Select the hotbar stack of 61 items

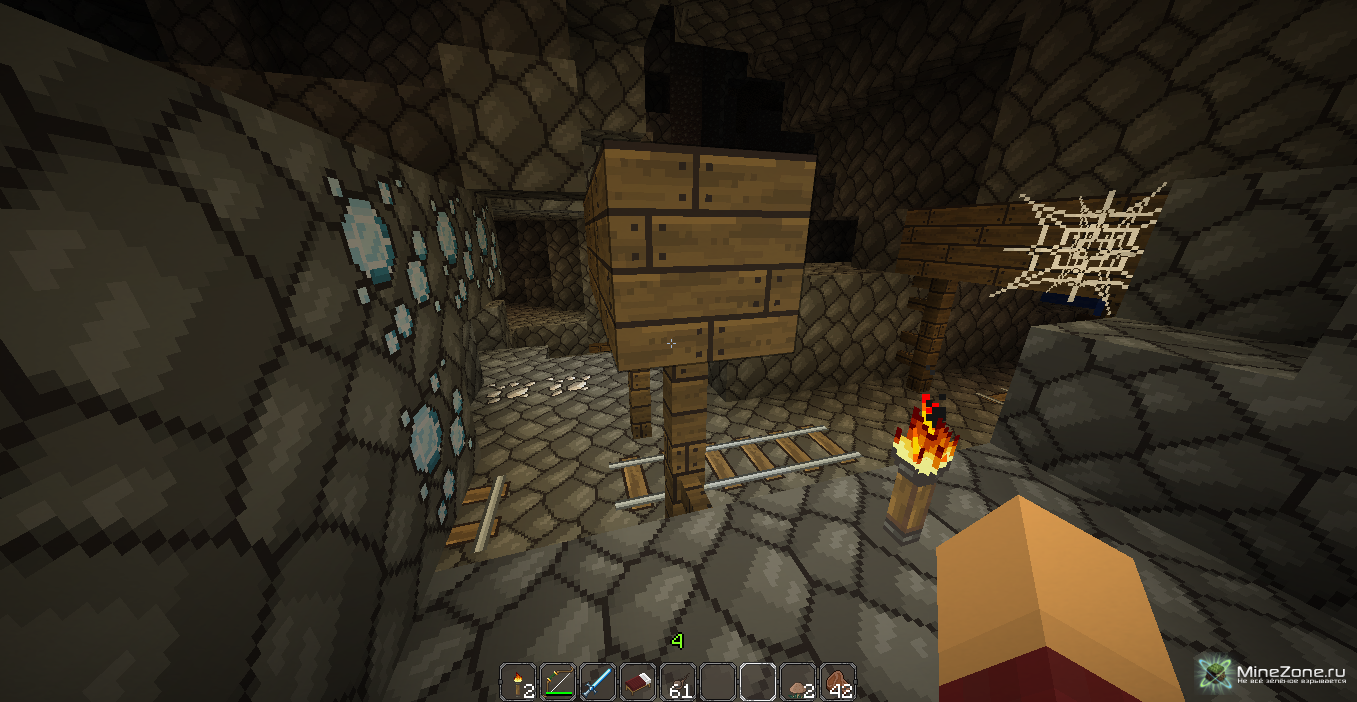[x=677, y=682]
